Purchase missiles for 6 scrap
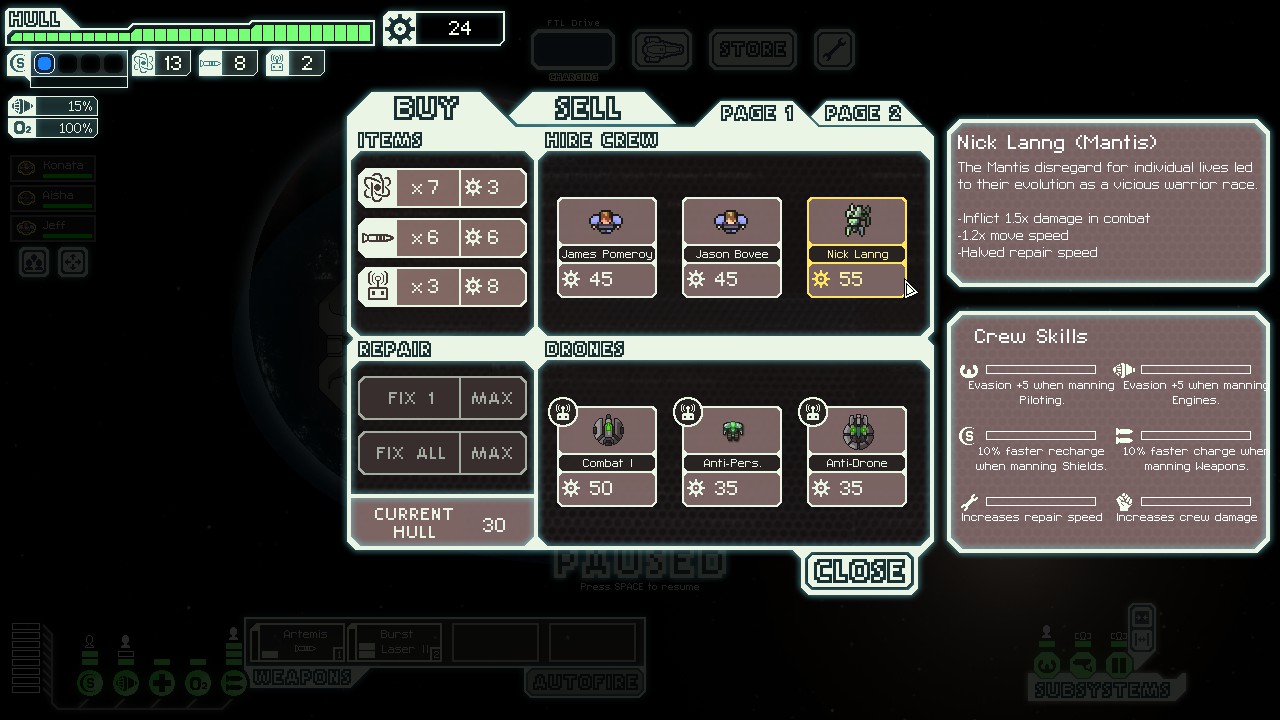 coord(442,237)
